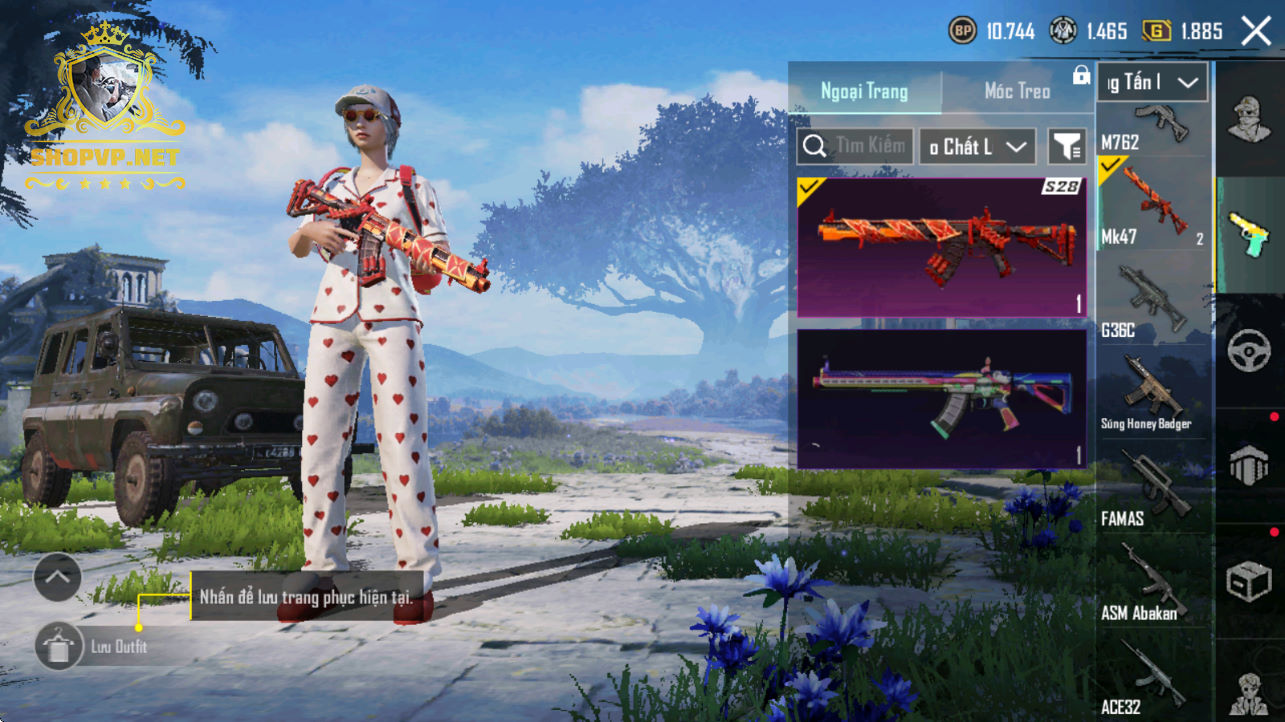Select the red-orange S28 rifle skin
Viewport: 1285px width, 722px height.
pyautogui.click(x=941, y=247)
